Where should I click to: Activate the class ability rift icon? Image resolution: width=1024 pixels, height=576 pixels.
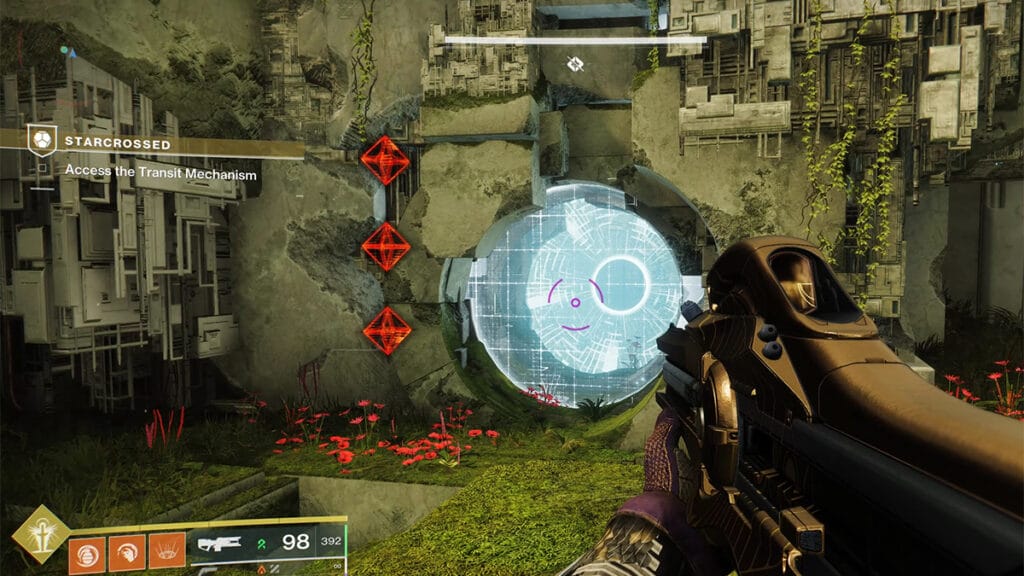point(165,553)
